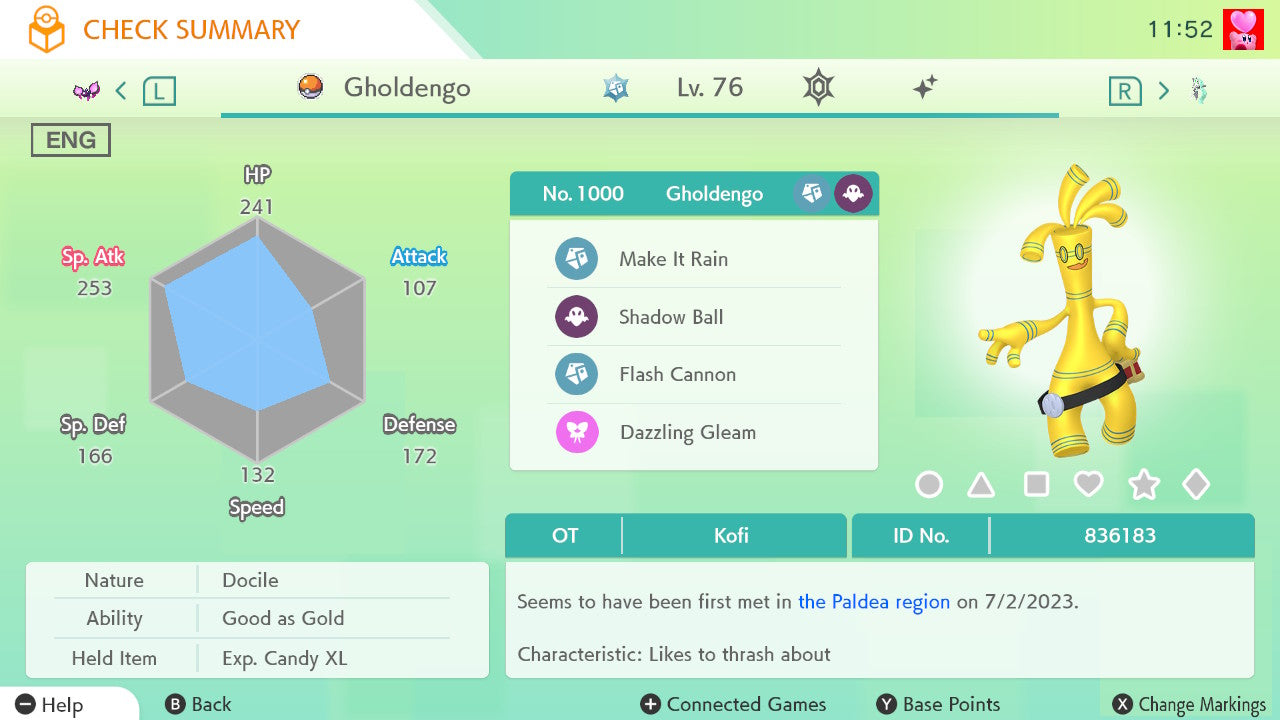1280x720 pixels.
Task: Toggle the triangle marking
Action: point(981,485)
